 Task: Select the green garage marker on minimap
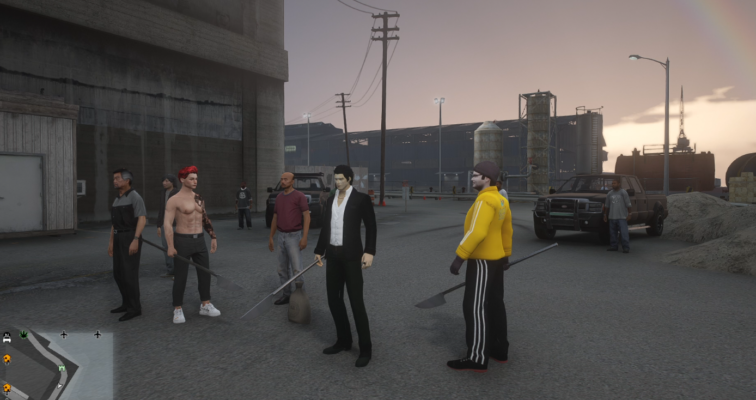click(62, 368)
